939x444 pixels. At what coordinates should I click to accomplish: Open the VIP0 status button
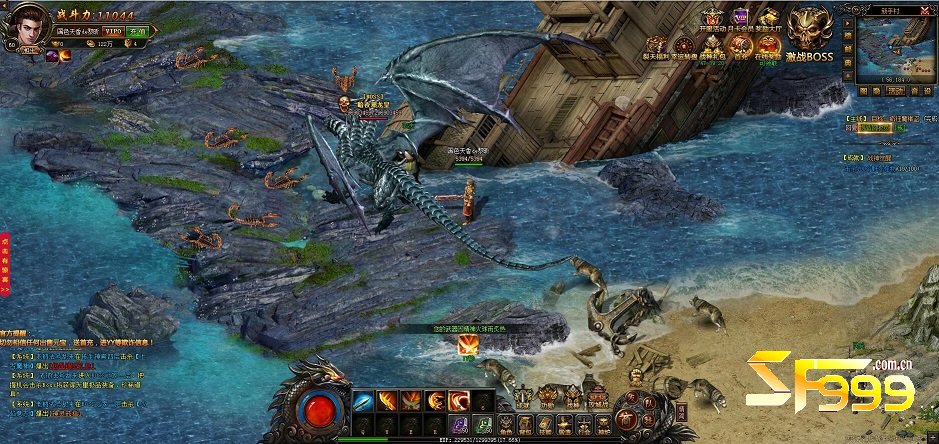tap(112, 32)
